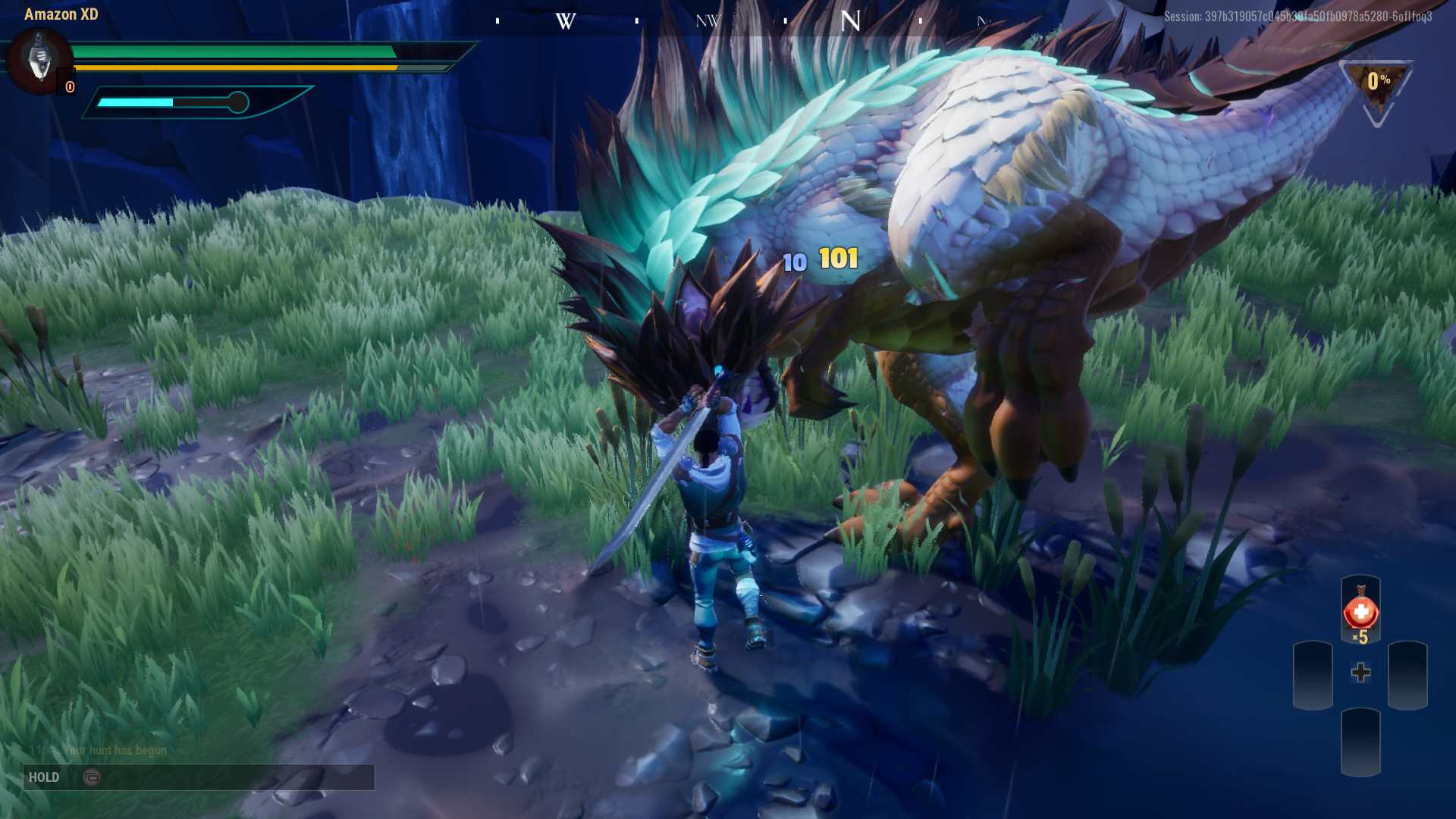Click the lantern icon in the player portrait
Screen dimensions: 1456x819
39,62
